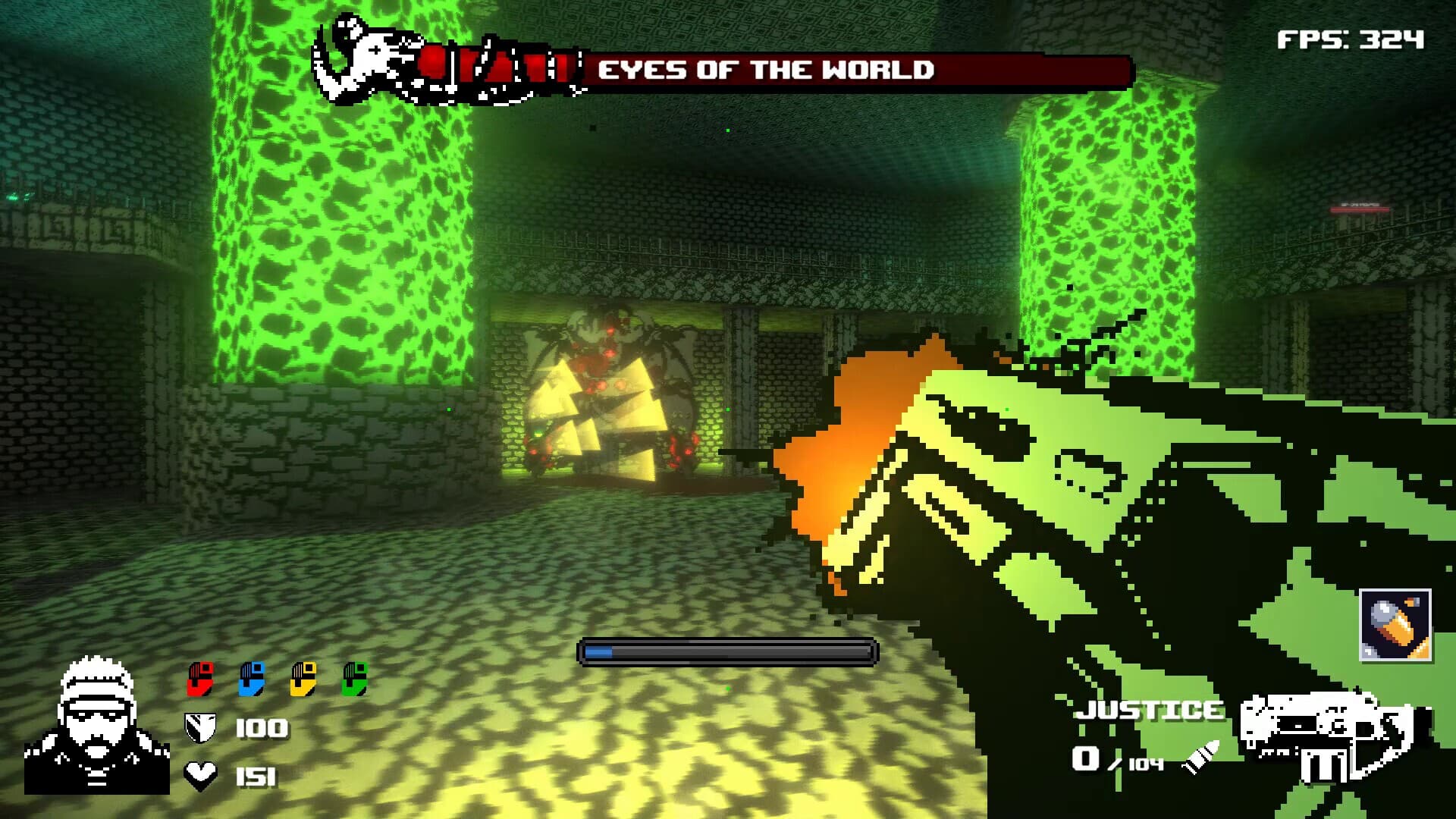Click the player character portrait

coord(96,726)
